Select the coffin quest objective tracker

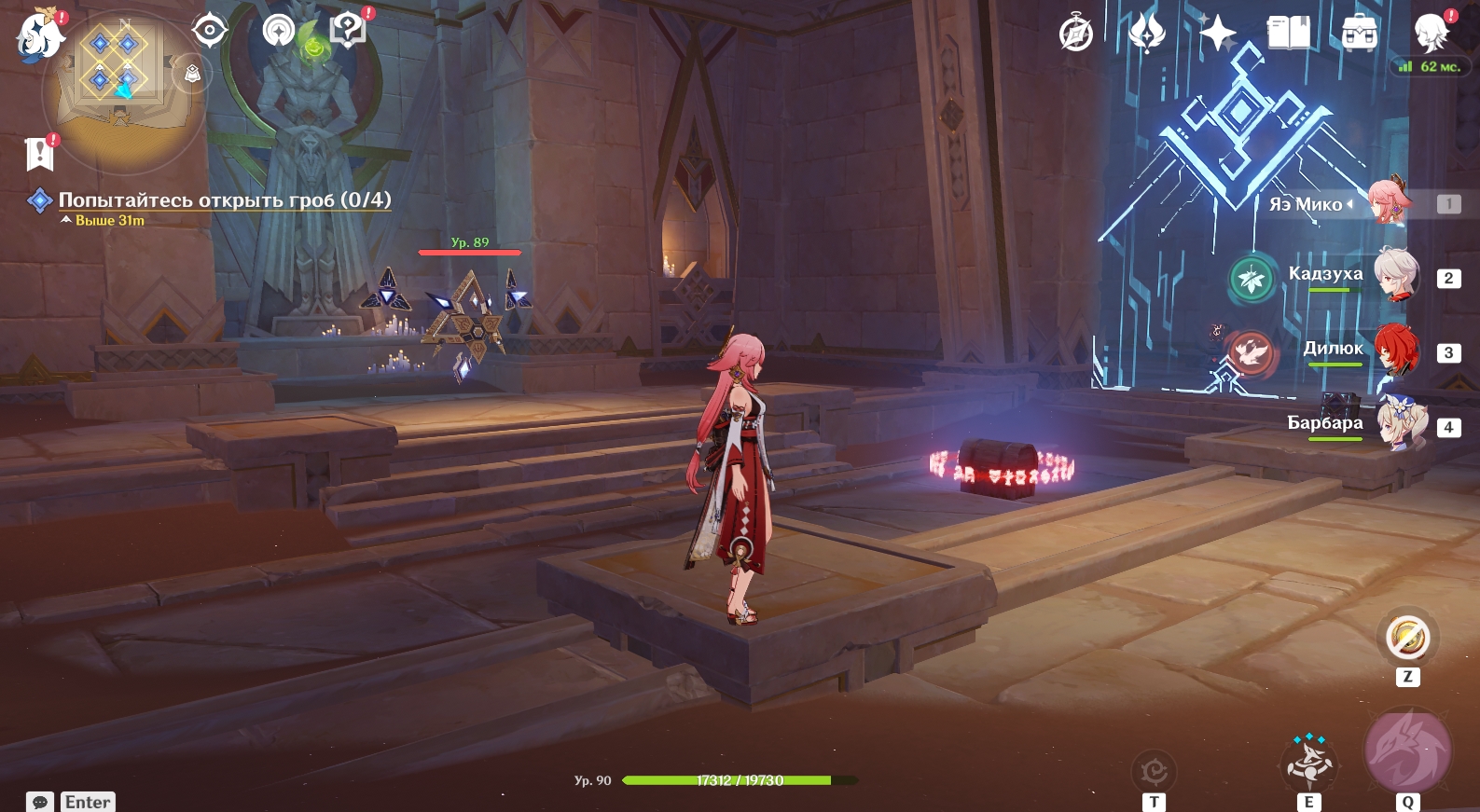coord(224,200)
